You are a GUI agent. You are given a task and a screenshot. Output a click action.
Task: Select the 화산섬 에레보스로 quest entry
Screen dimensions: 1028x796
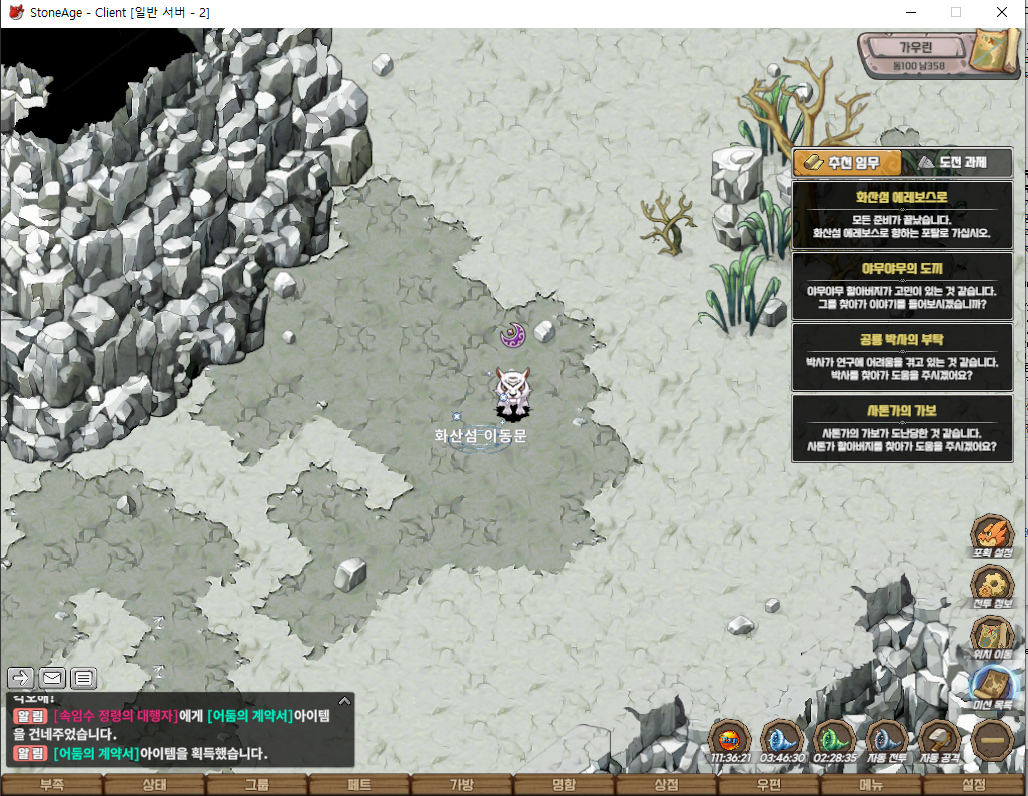(901, 215)
